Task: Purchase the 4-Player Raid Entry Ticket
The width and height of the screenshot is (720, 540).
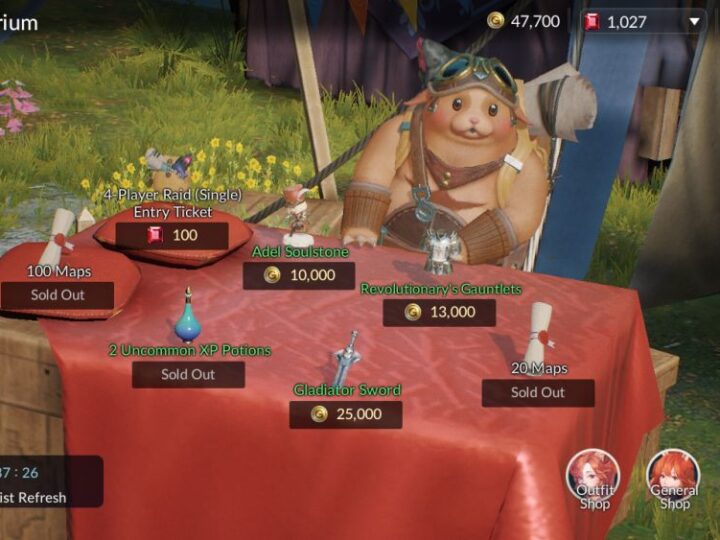Action: pyautogui.click(x=171, y=236)
